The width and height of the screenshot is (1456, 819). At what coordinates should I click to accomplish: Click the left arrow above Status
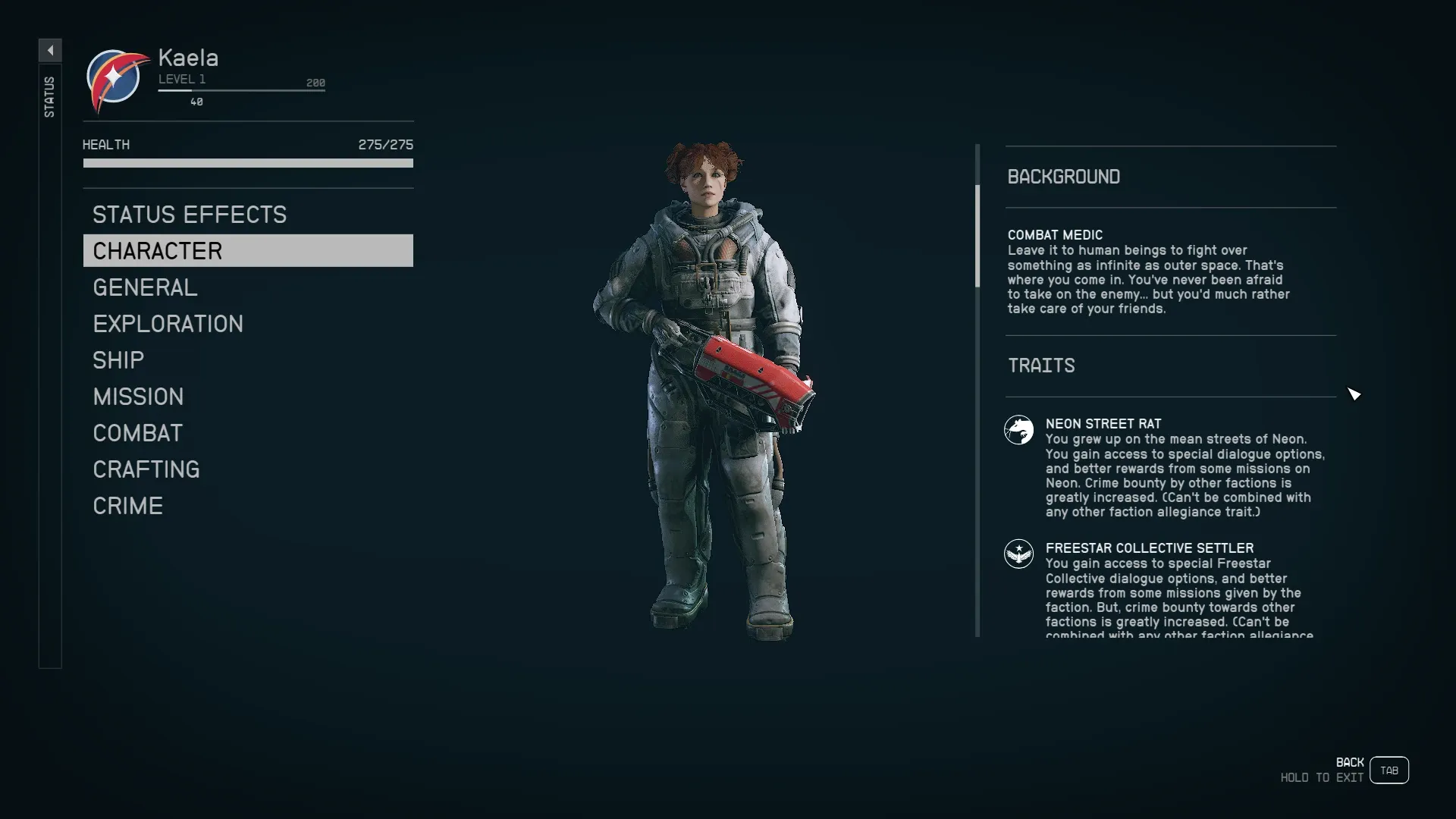[50, 51]
